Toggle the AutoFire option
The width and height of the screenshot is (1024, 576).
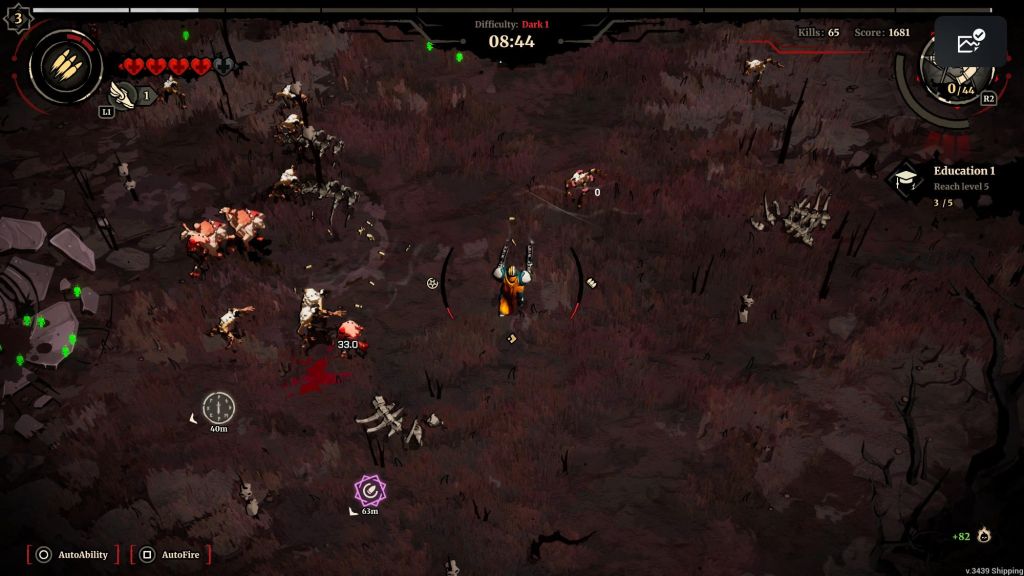[171, 554]
